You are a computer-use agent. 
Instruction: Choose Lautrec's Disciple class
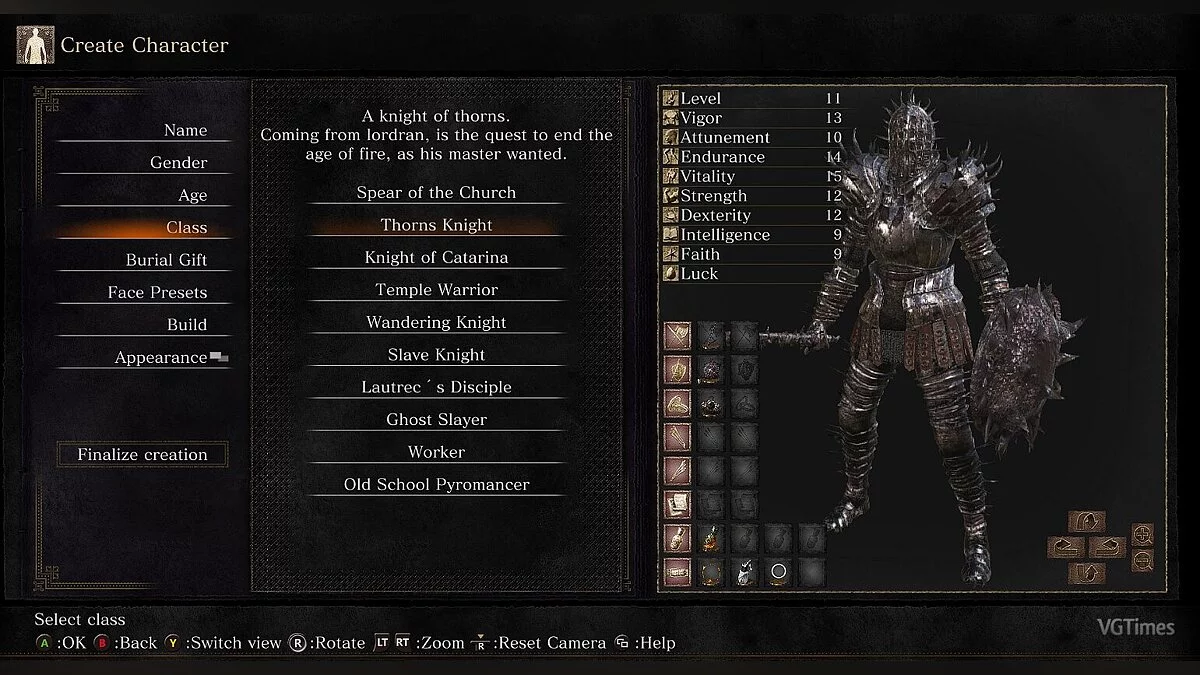point(436,387)
